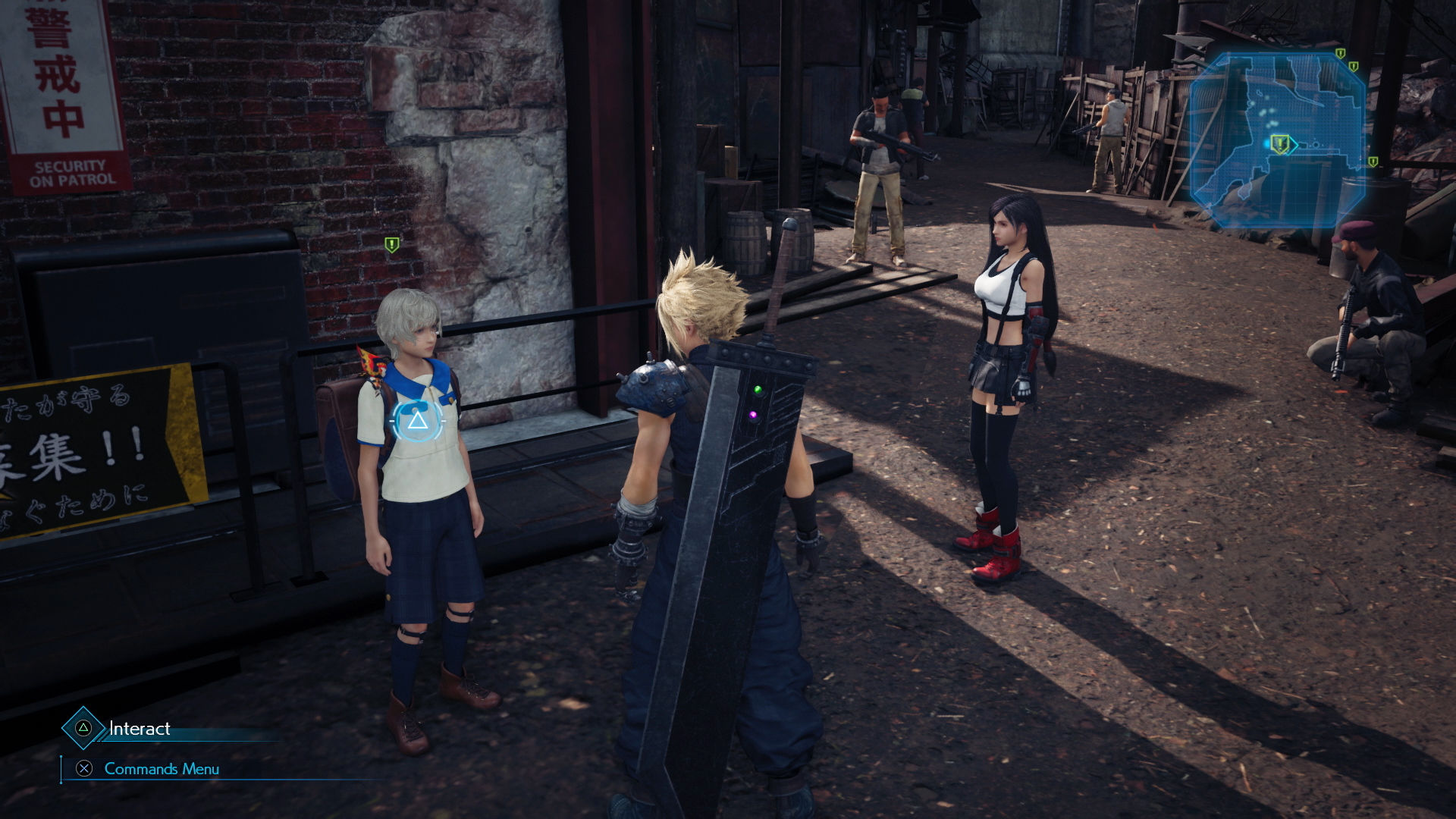The height and width of the screenshot is (819, 1456).
Task: Click the second quest shield icon near the minimap corner
Action: pyautogui.click(x=1353, y=66)
